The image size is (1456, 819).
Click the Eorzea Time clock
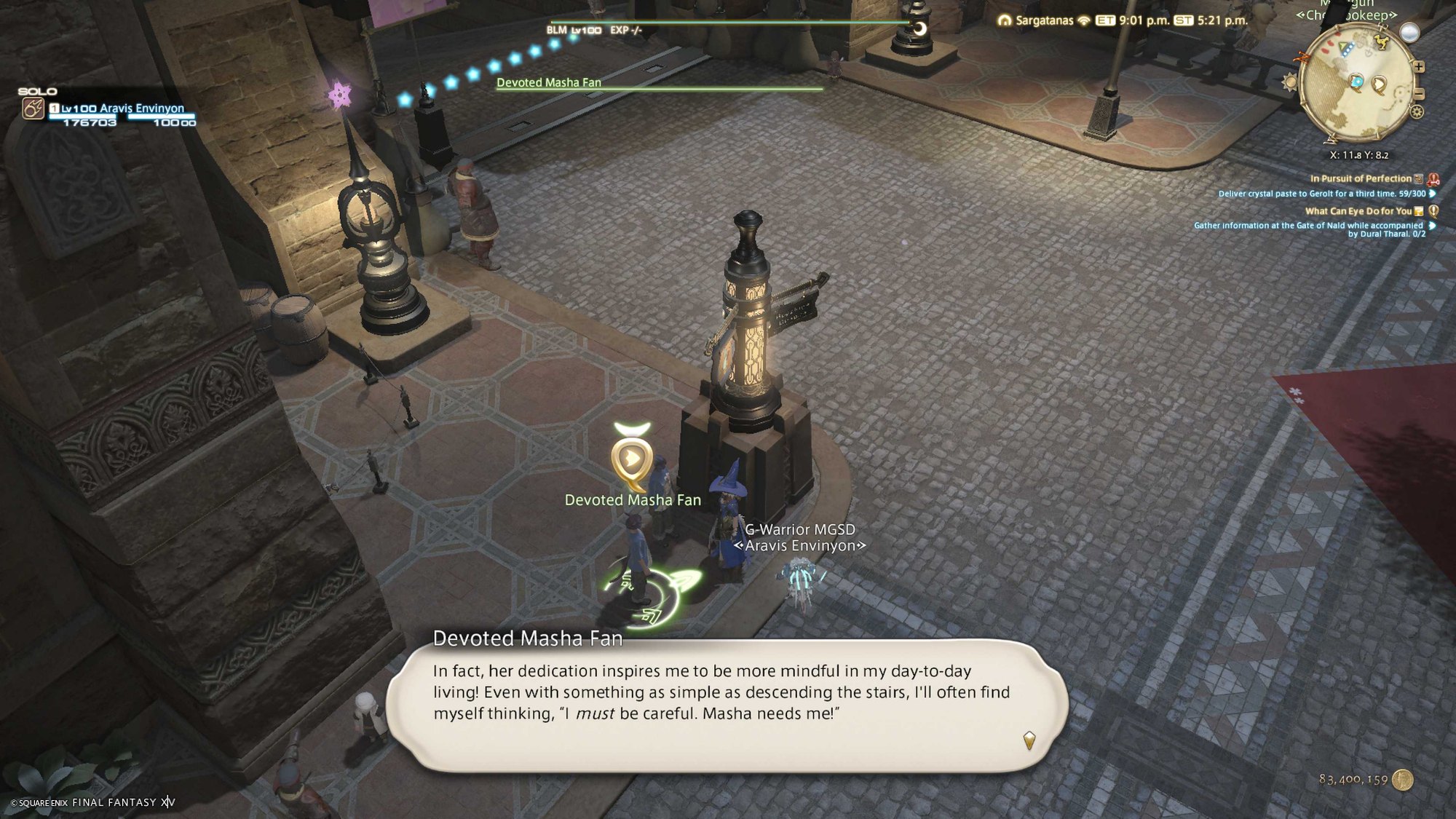tap(1136, 20)
